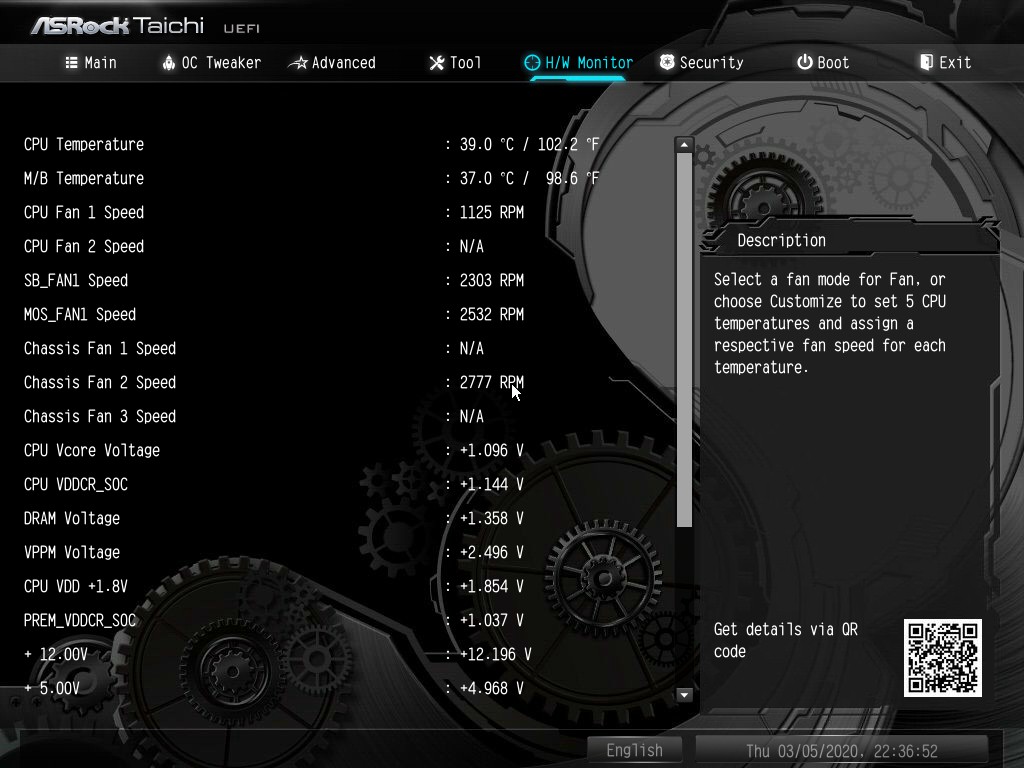Open the Security tab
1024x768 pixels.
point(701,62)
